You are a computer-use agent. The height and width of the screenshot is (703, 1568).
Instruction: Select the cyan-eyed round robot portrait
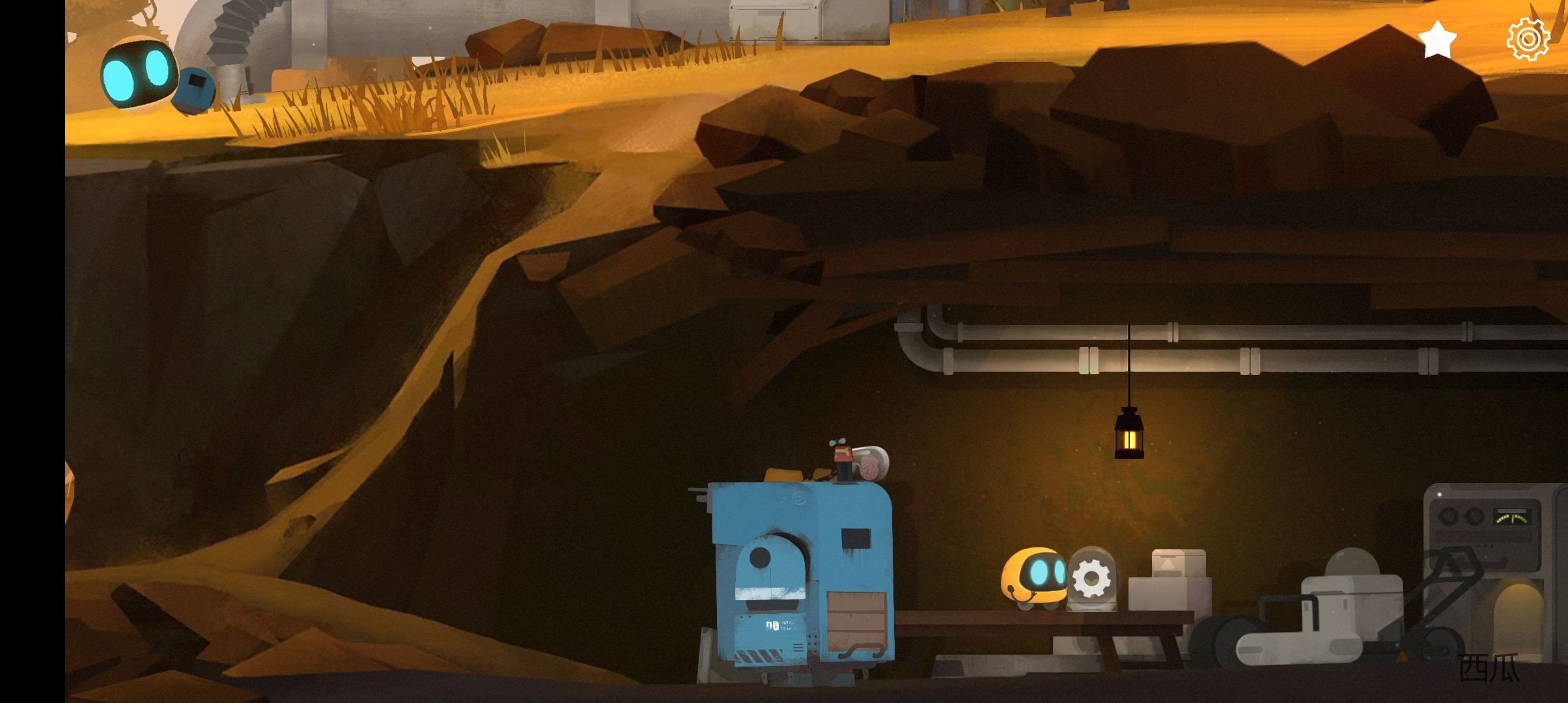137,73
